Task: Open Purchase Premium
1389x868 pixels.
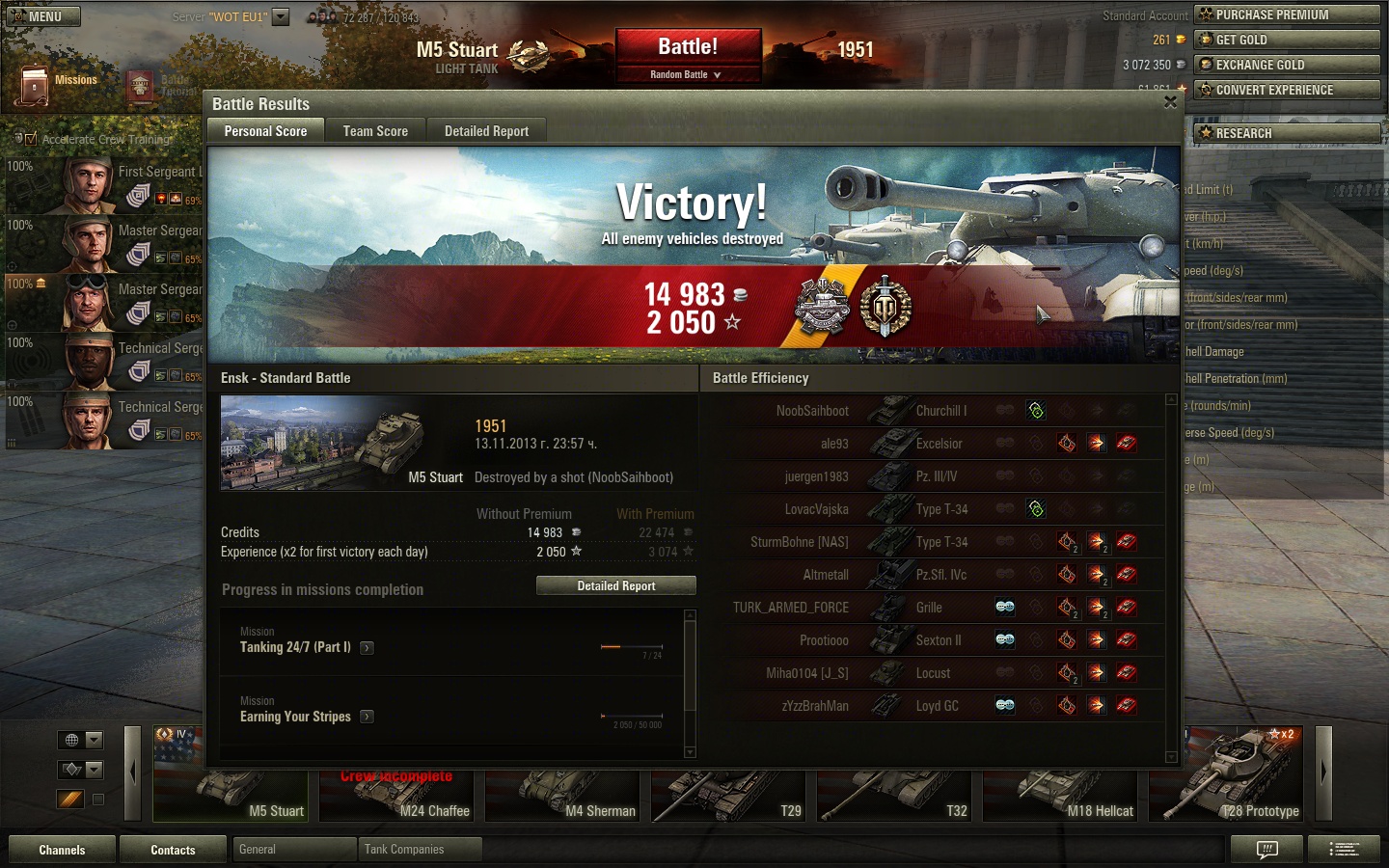Action: (1287, 14)
